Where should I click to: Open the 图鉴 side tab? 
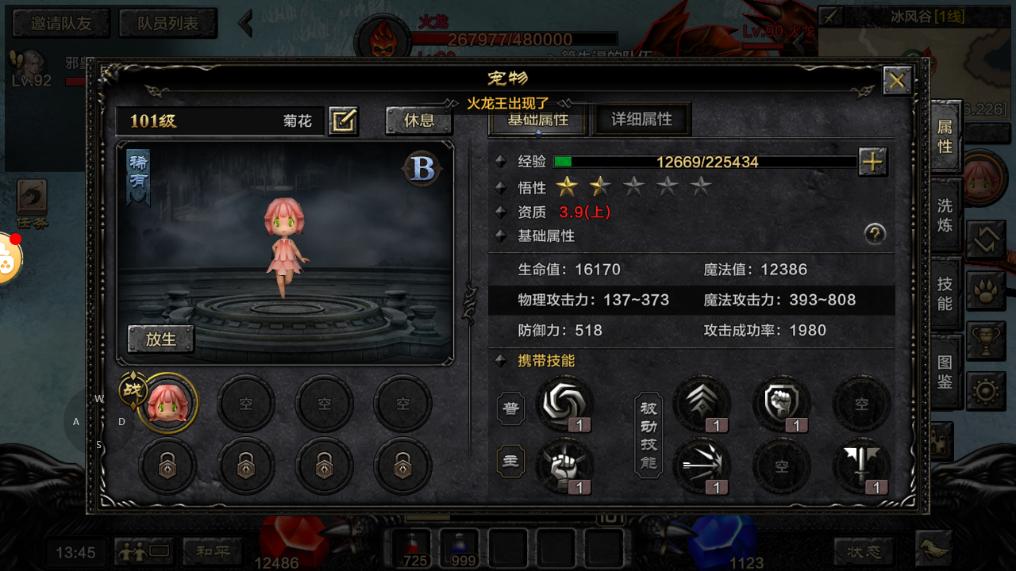[x=945, y=372]
